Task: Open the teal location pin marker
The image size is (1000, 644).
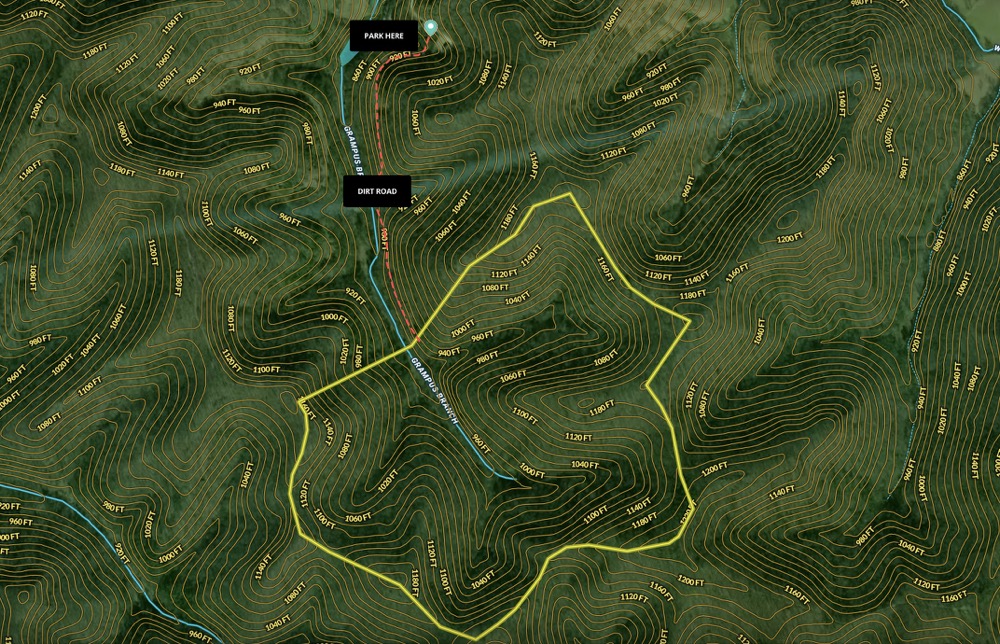Action: click(x=431, y=27)
